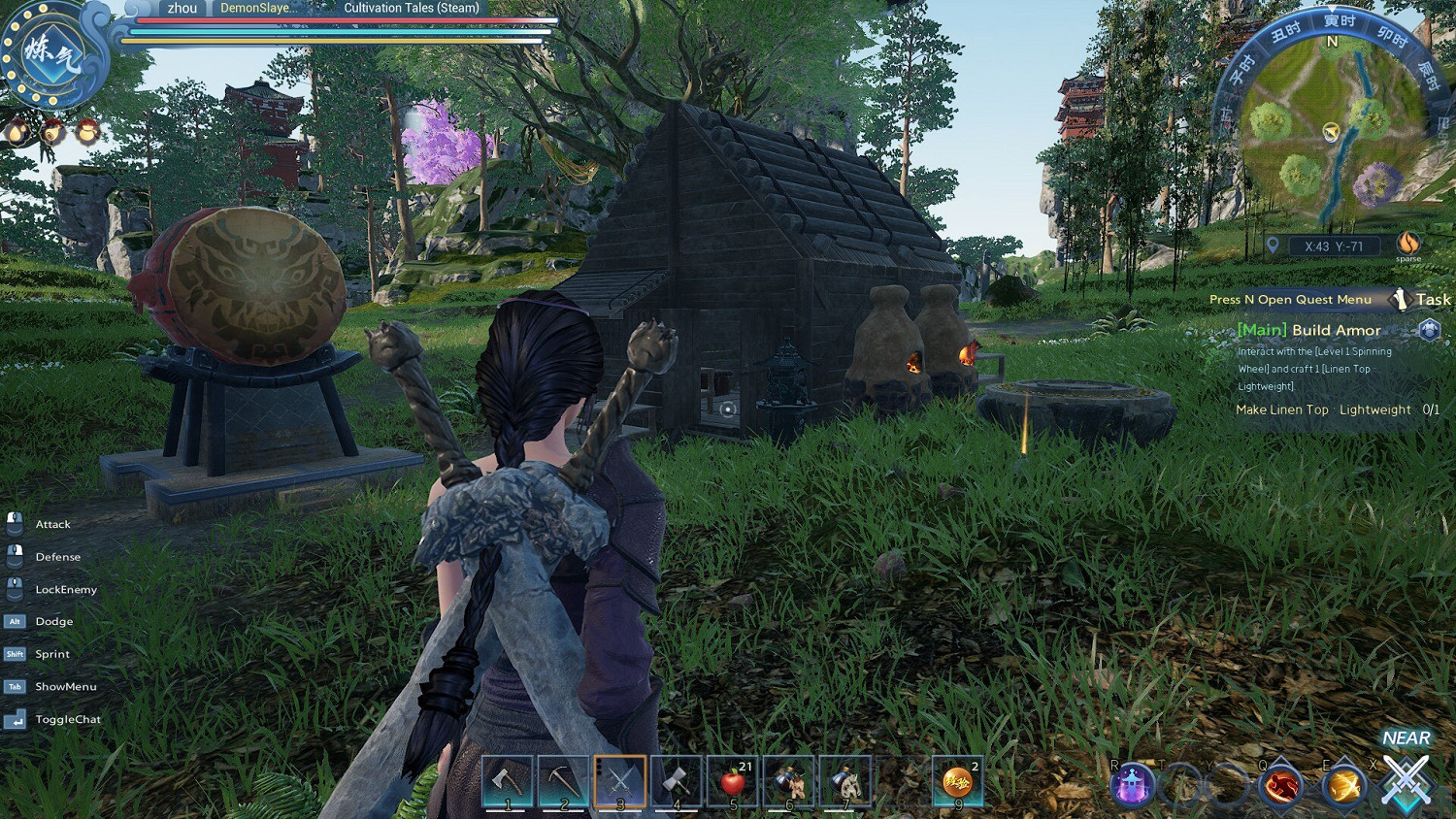Select the pickaxe in hotbar slot 2

click(x=563, y=780)
